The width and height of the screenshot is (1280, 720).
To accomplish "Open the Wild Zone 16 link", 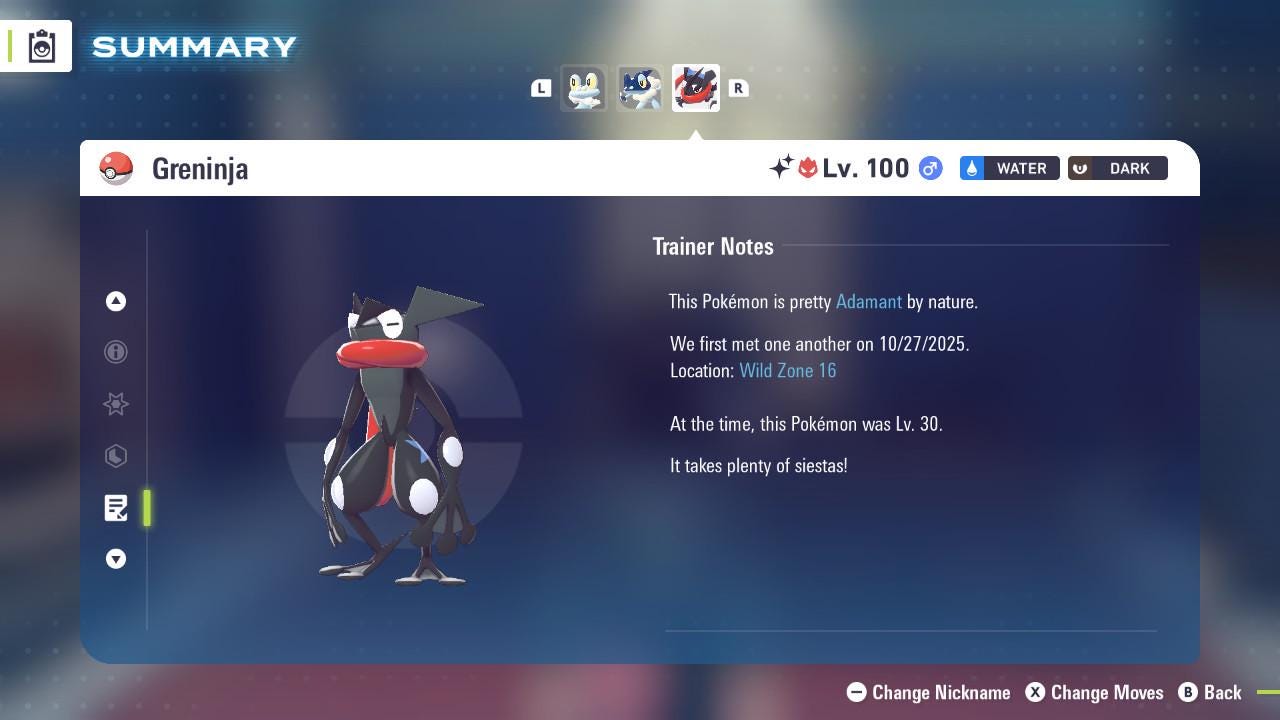I will click(788, 370).
